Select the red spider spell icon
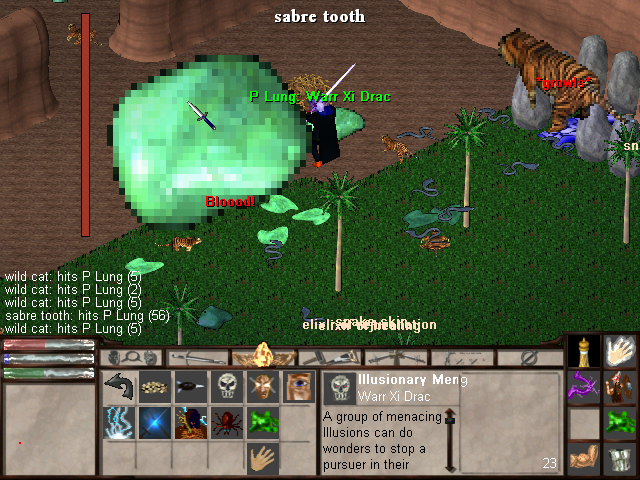This screenshot has width=640, height=480. coord(227,422)
